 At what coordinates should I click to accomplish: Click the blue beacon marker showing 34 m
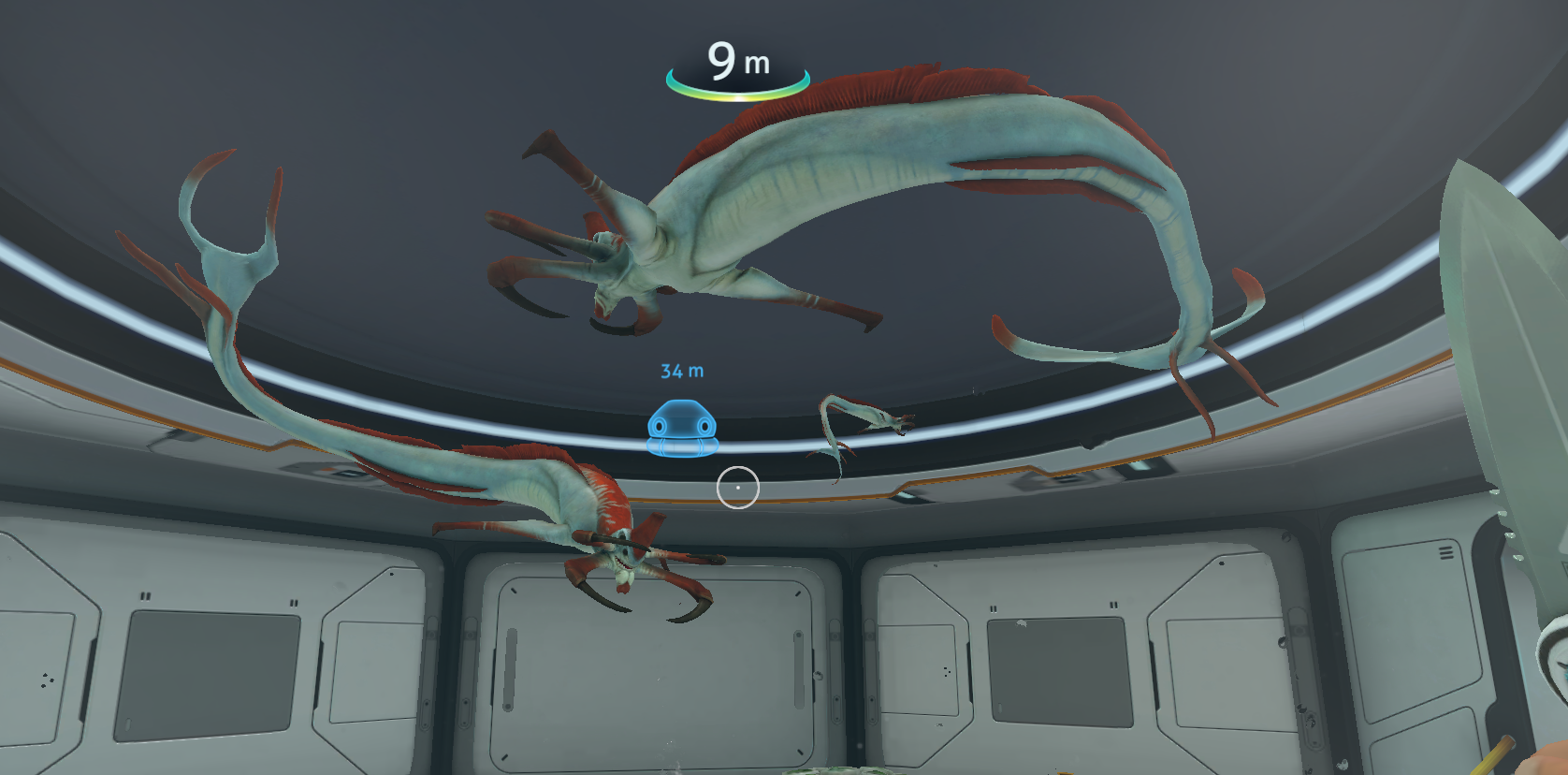[x=682, y=428]
